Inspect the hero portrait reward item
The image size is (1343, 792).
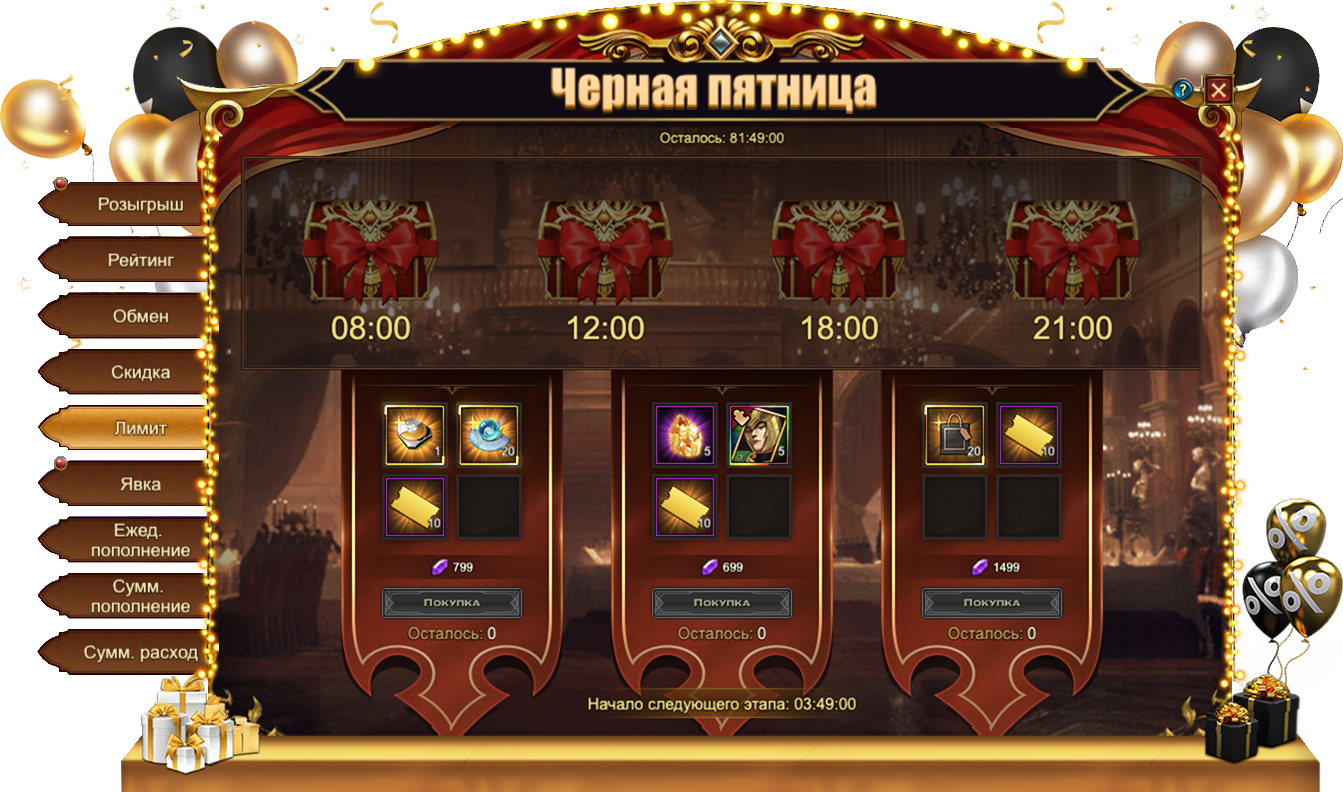coord(759,435)
